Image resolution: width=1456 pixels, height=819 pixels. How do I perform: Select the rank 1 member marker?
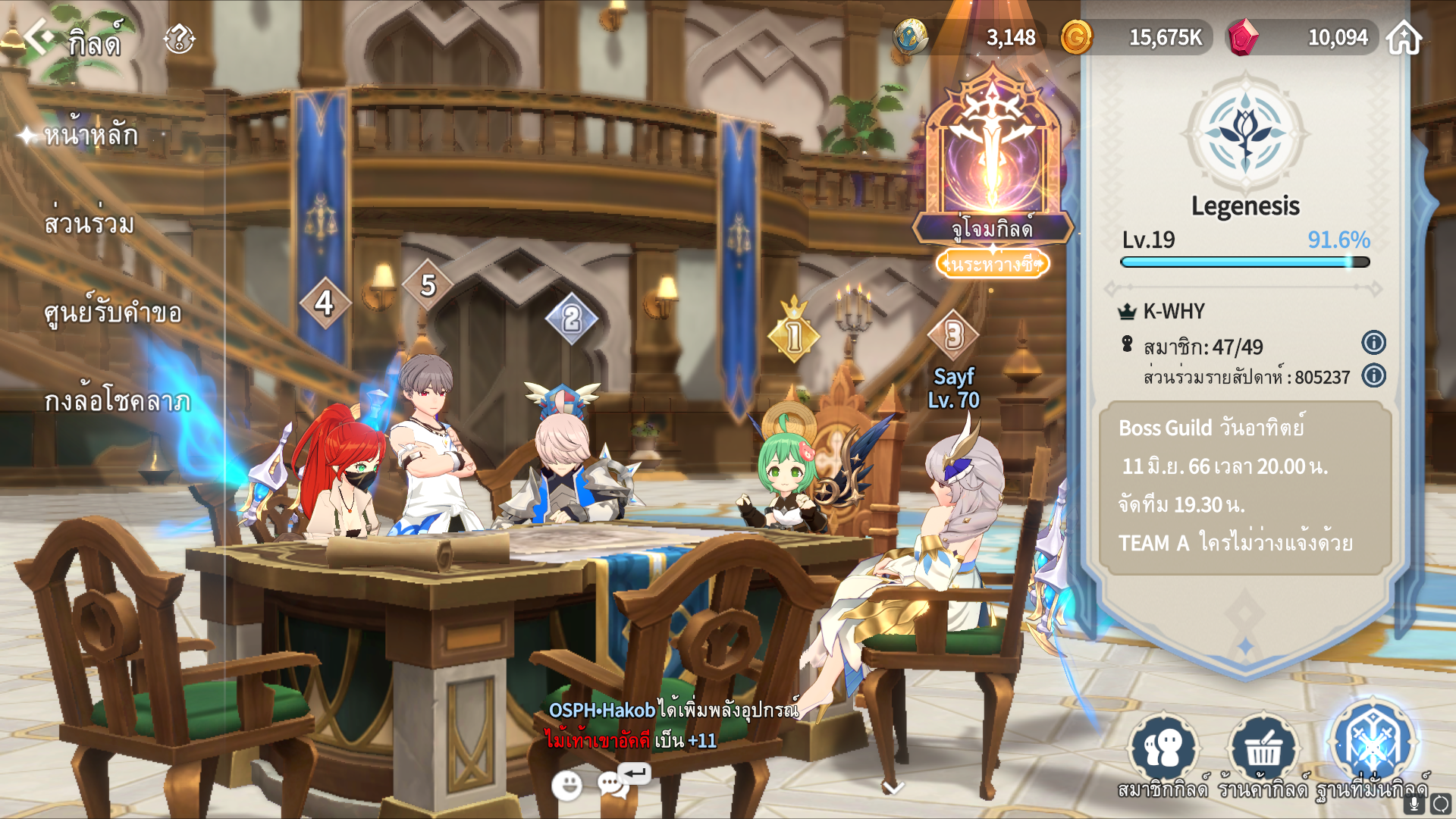click(794, 336)
